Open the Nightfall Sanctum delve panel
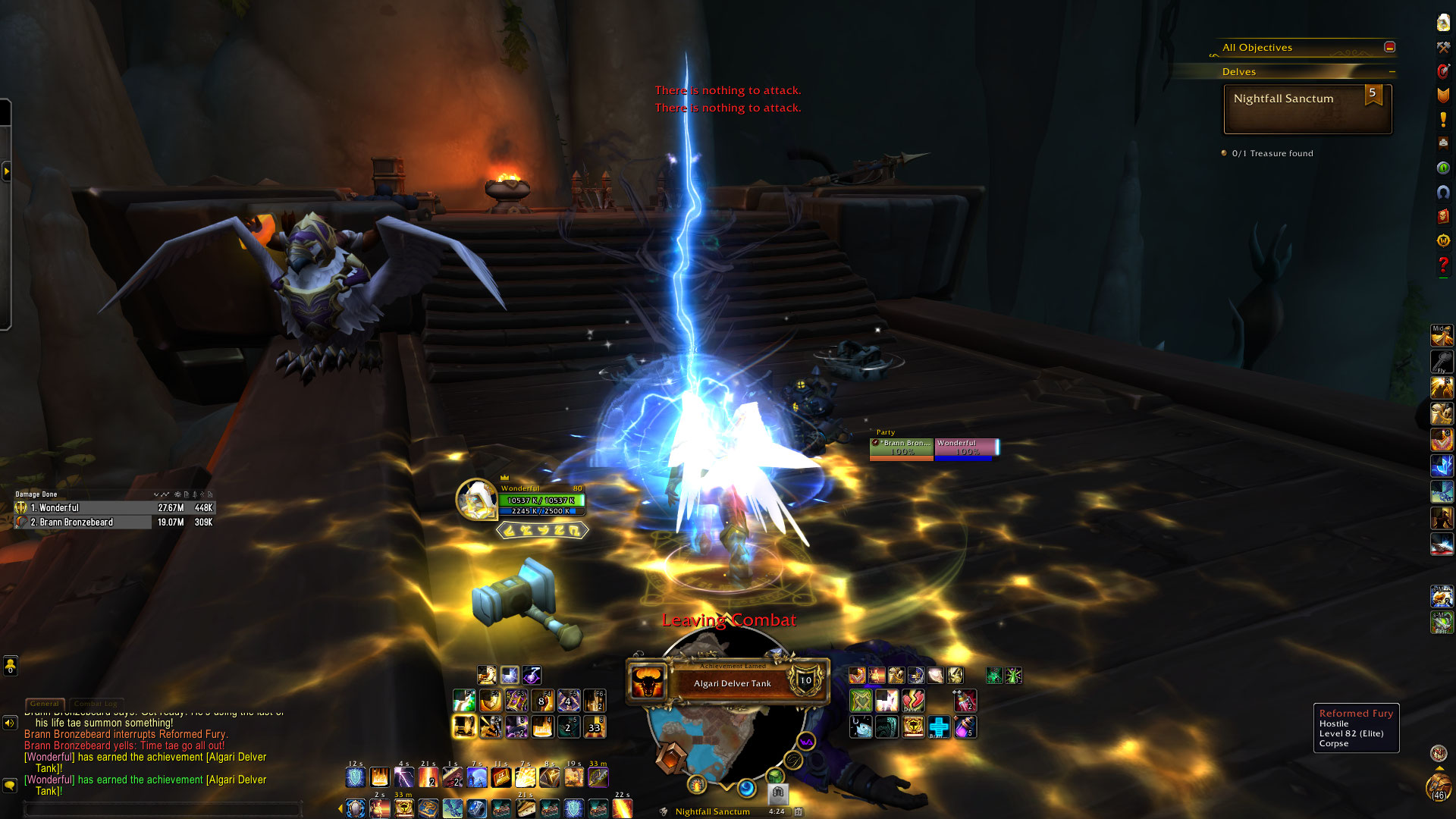This screenshot has width=1456, height=819. 1307,109
